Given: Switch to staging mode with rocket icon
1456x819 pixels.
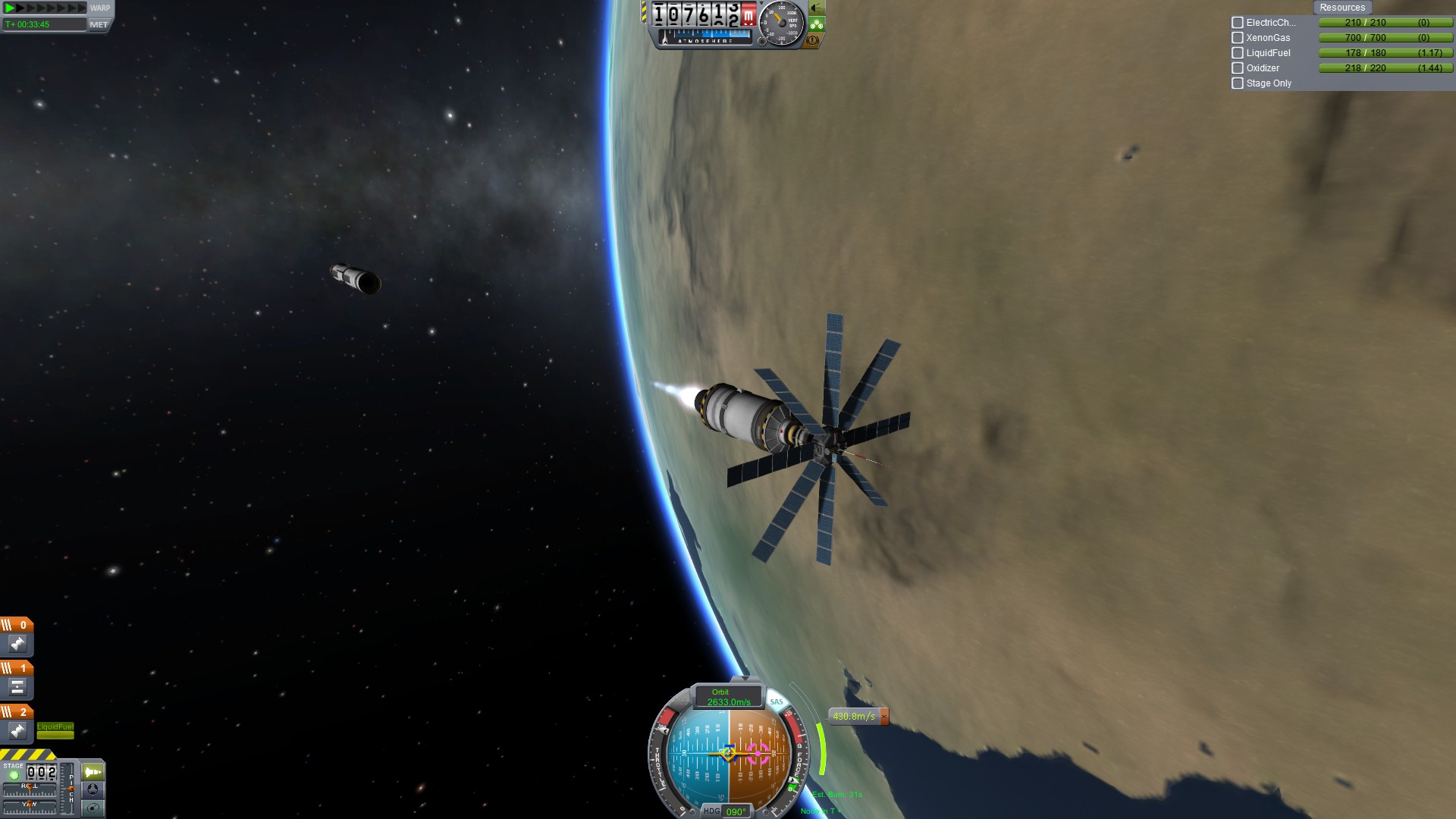Looking at the screenshot, I should point(93,772).
